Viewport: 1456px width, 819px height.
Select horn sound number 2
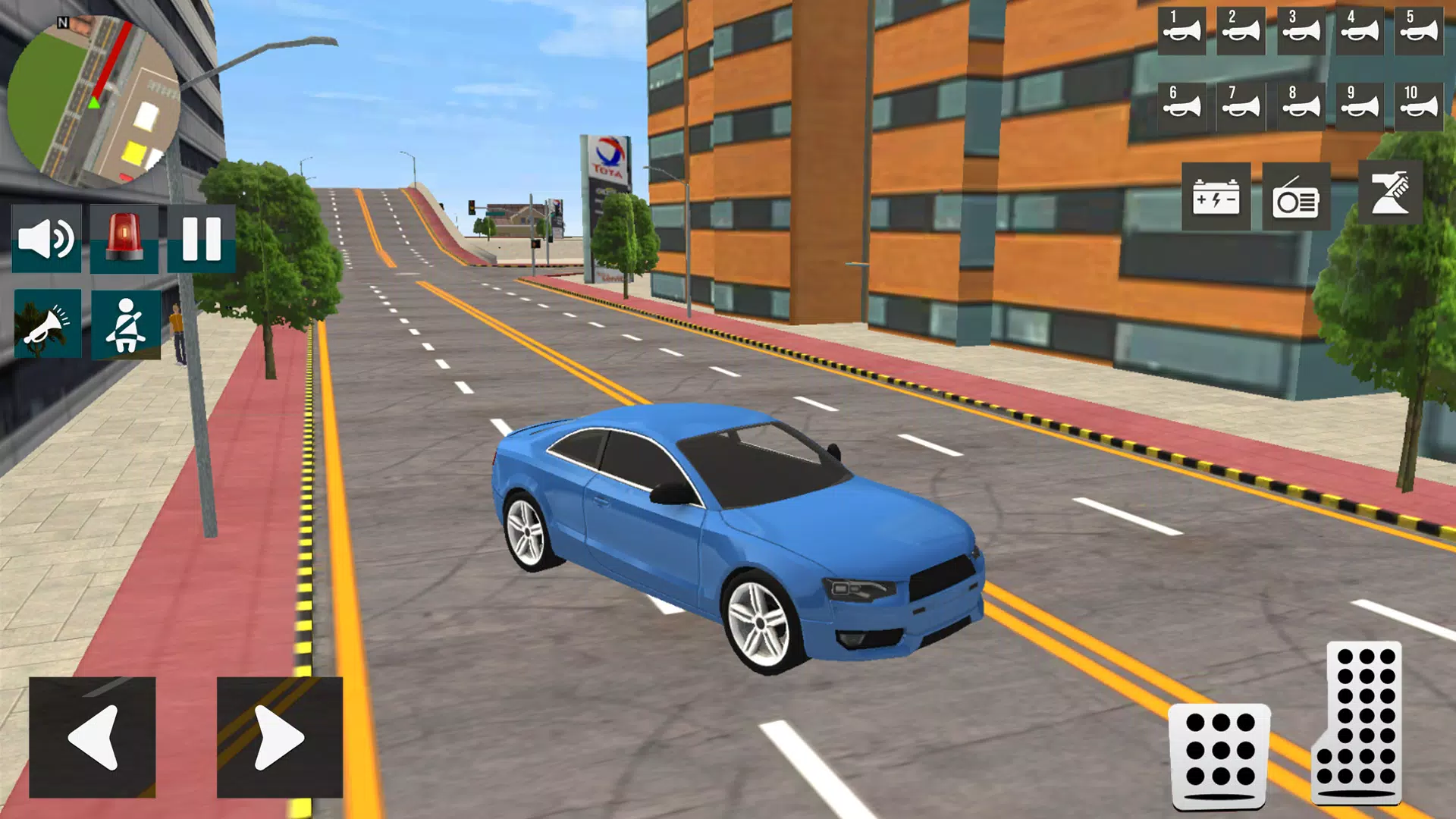[x=1242, y=32]
